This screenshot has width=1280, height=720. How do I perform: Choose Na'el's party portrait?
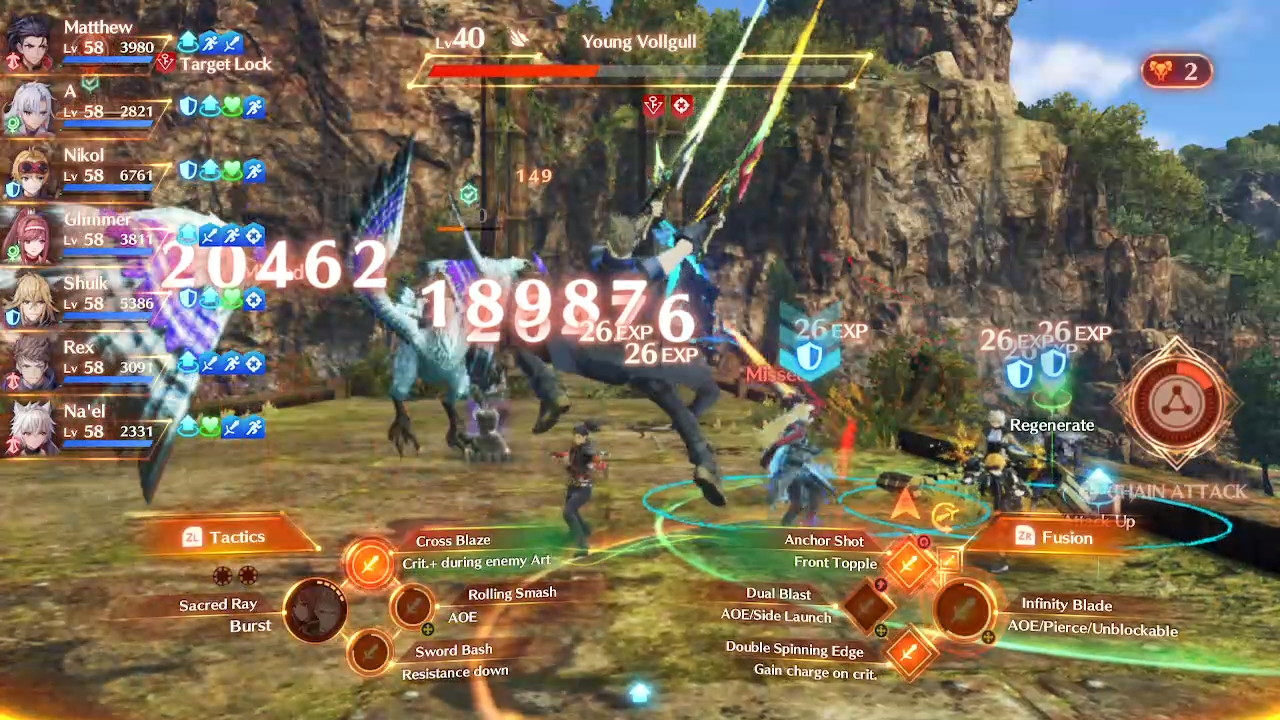(x=30, y=427)
